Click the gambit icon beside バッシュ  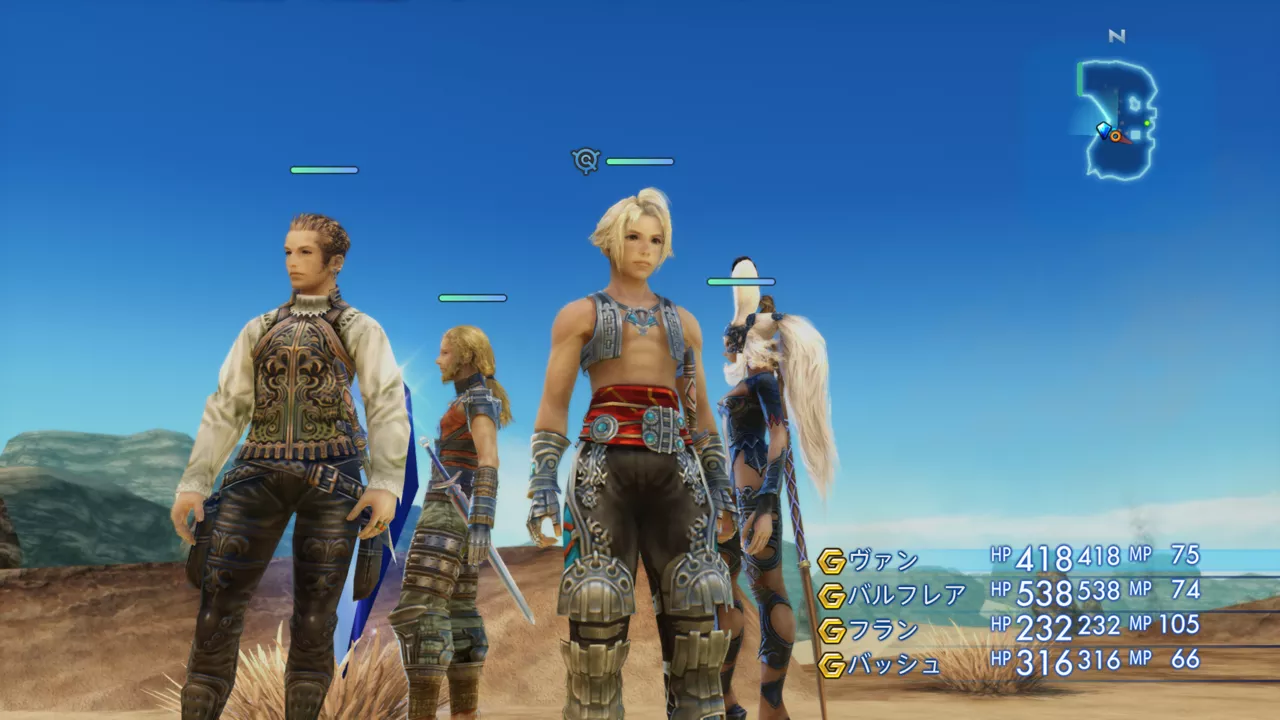831,664
